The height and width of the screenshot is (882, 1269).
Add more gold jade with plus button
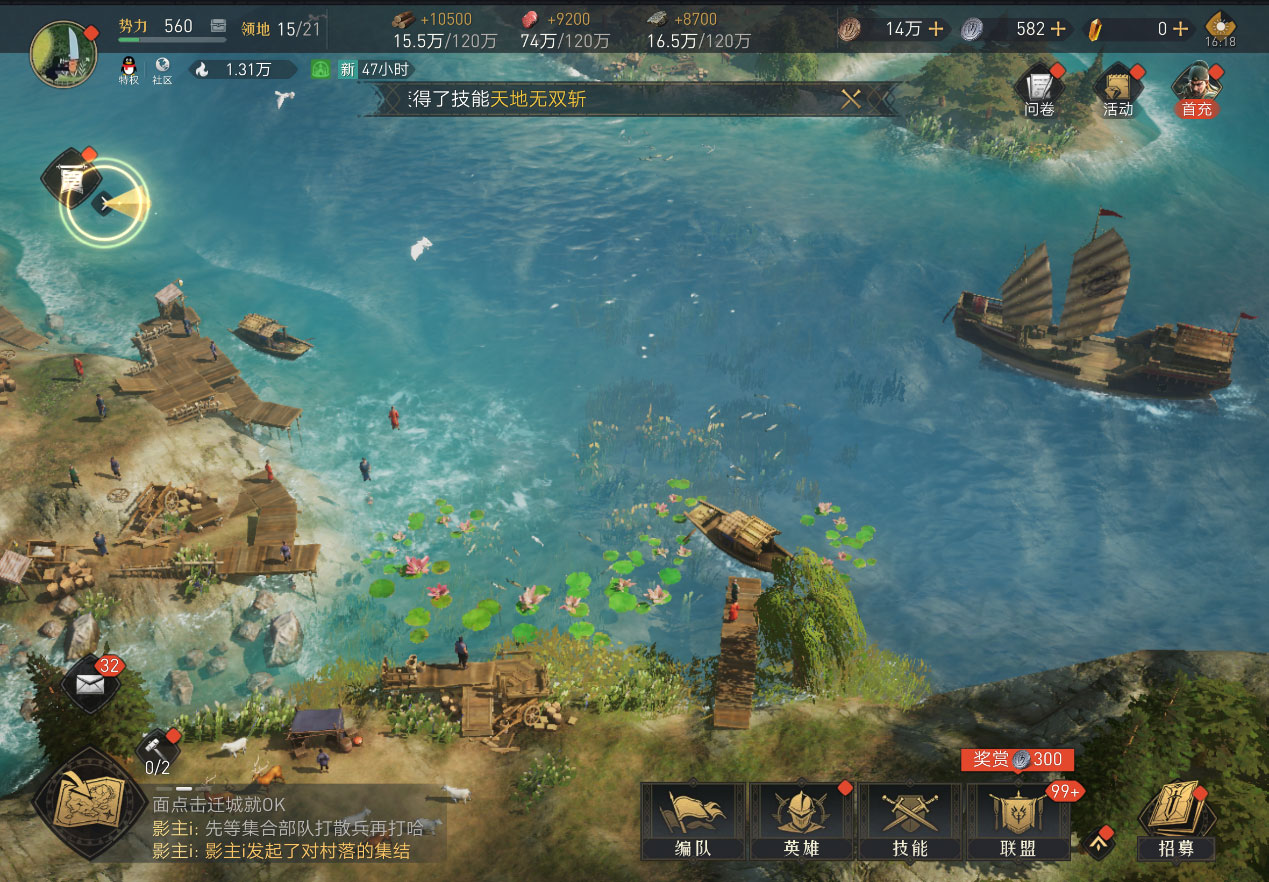(x=1181, y=29)
